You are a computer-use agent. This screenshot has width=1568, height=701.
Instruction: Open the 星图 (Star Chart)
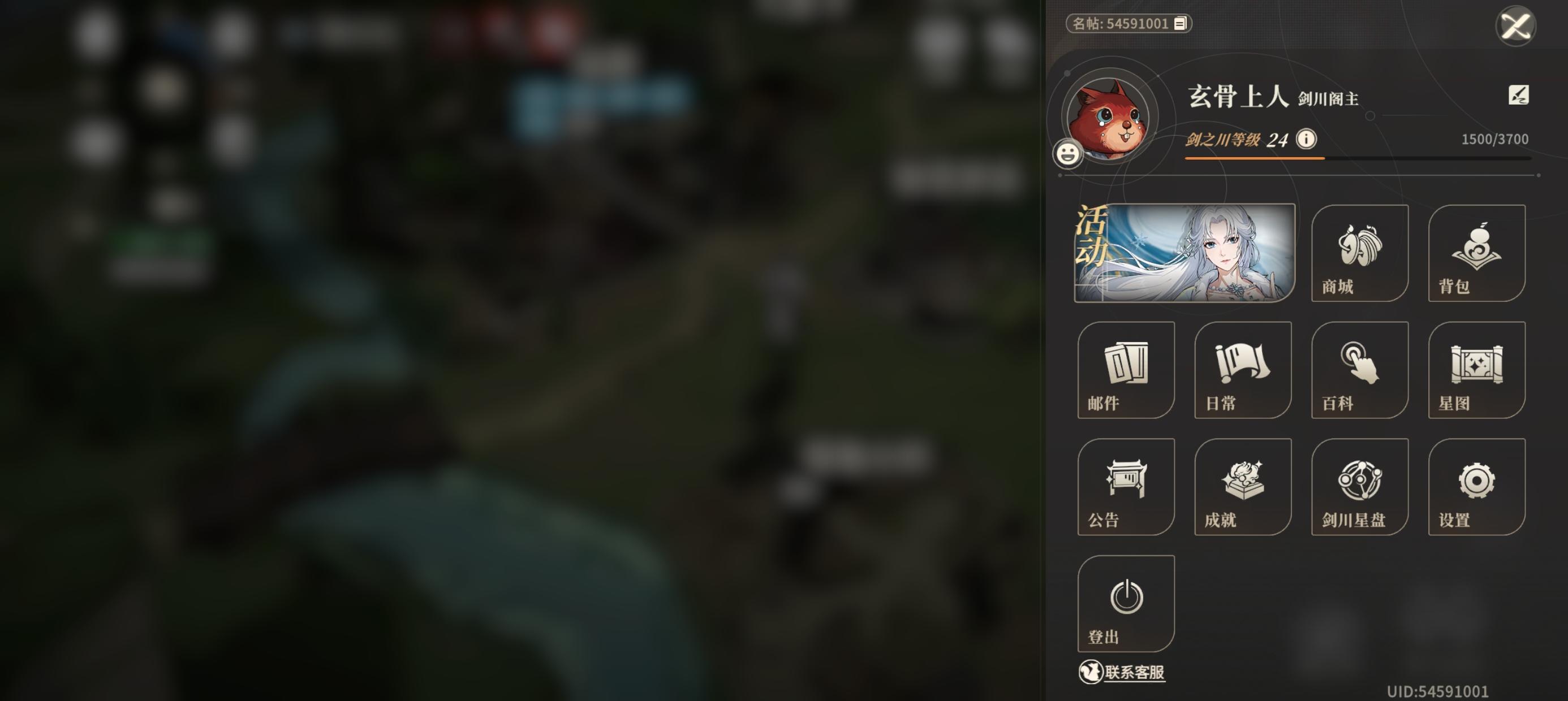coord(1477,370)
